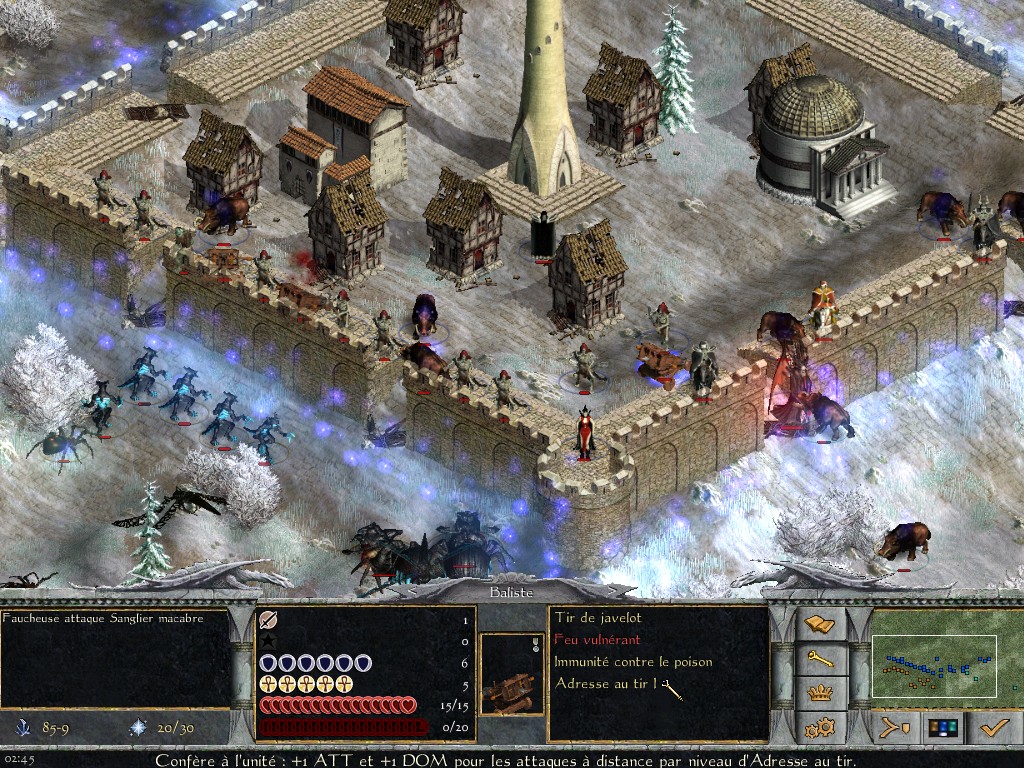Select the Baliste unit portrait
This screenshot has height=768, width=1024.
click(x=508, y=674)
